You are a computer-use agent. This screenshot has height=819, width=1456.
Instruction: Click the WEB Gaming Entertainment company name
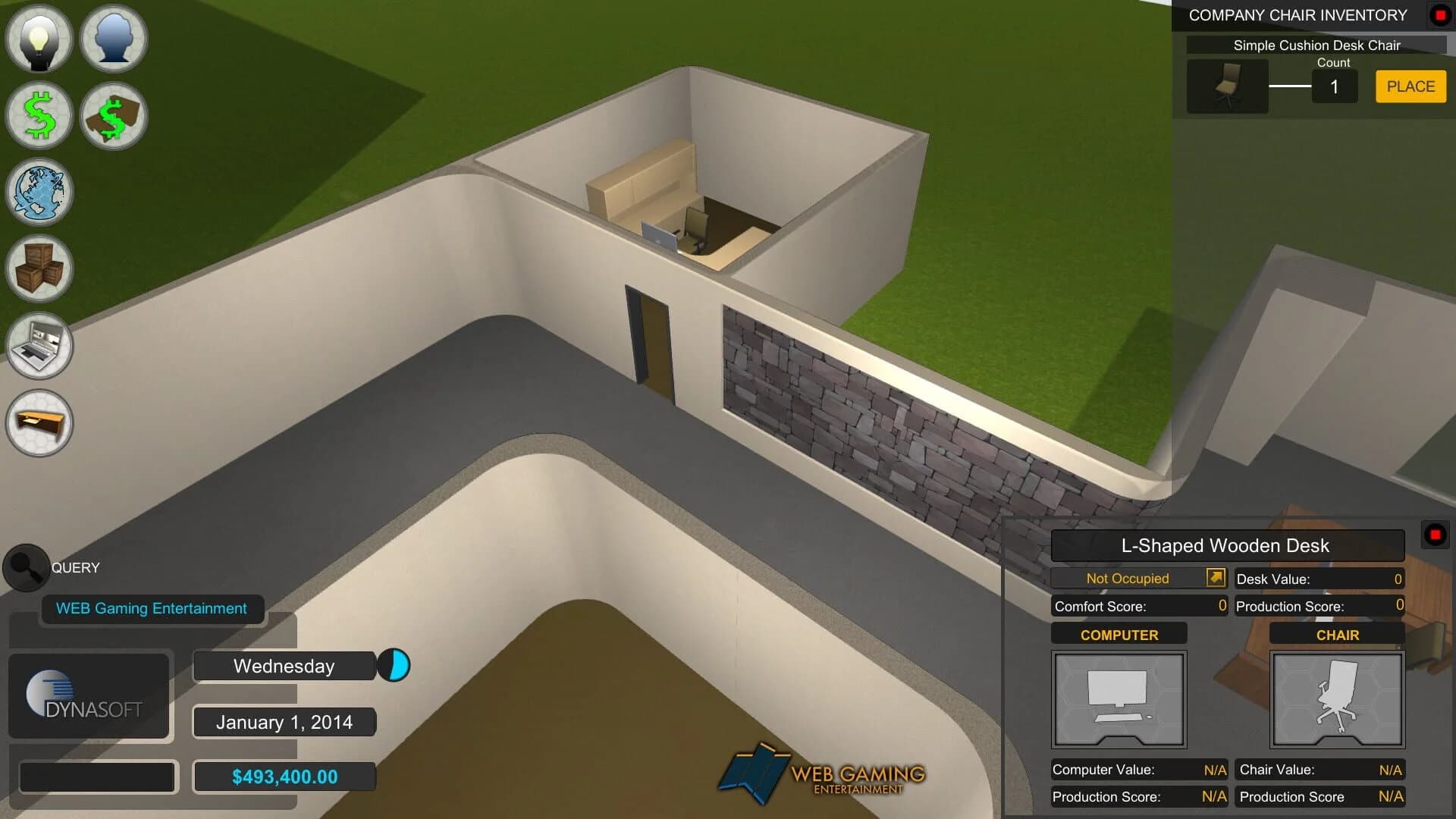coord(150,608)
